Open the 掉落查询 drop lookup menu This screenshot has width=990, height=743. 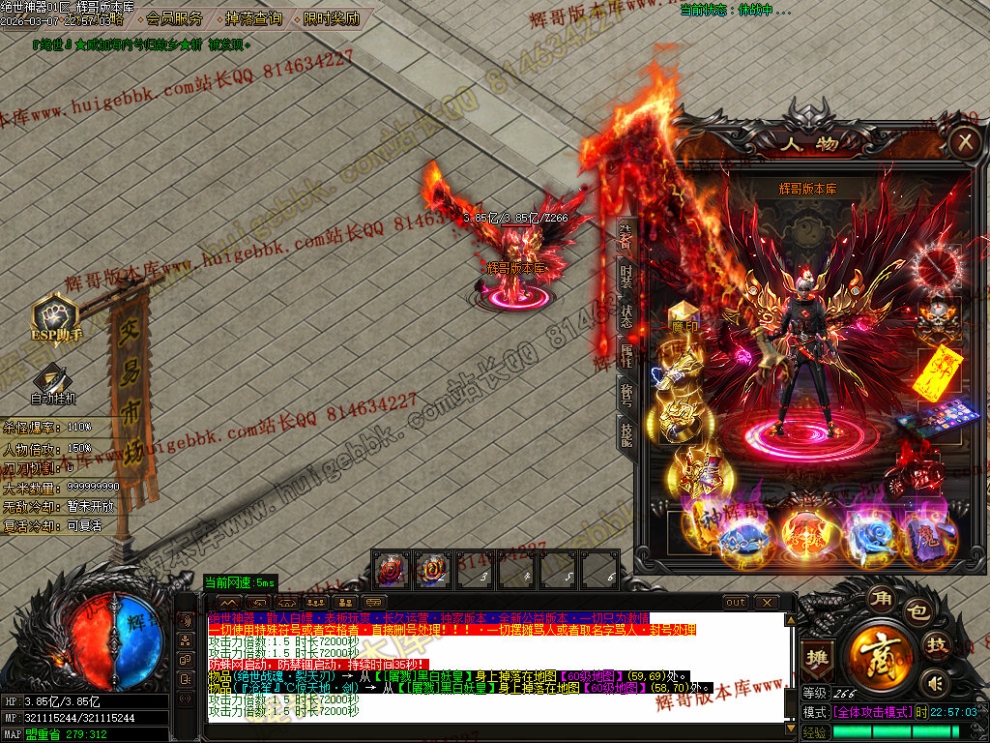point(253,18)
